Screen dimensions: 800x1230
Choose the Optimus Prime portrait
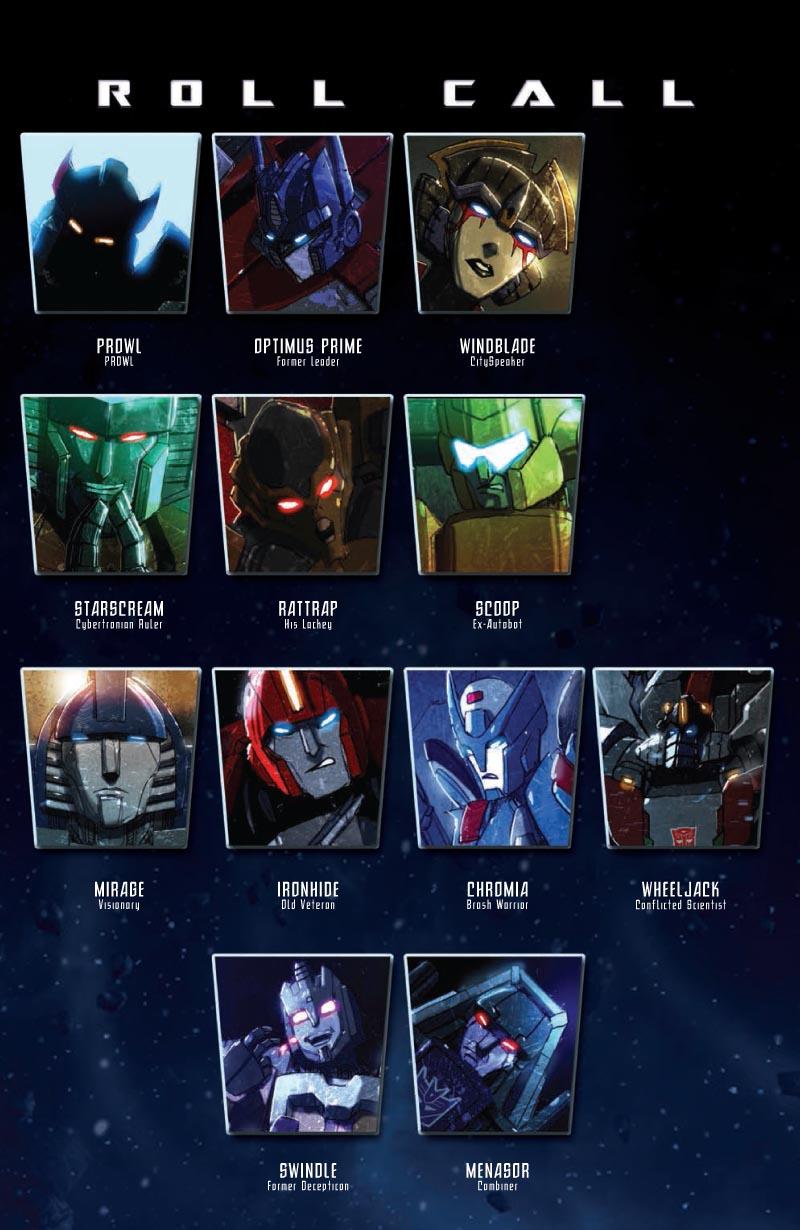[302, 223]
